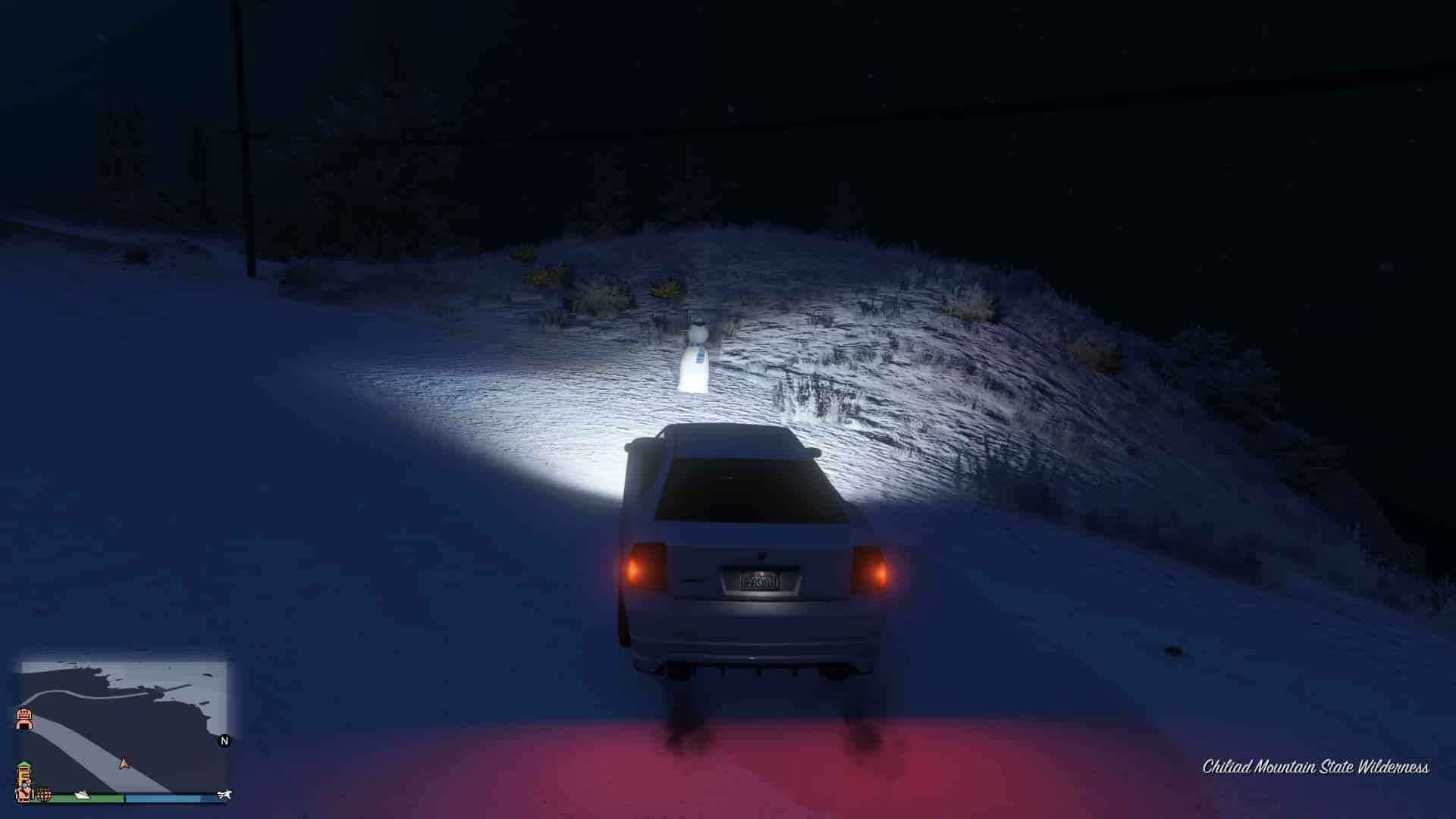The height and width of the screenshot is (819, 1456).
Task: Click the watchtower blip on the minimap
Action: click(24, 719)
